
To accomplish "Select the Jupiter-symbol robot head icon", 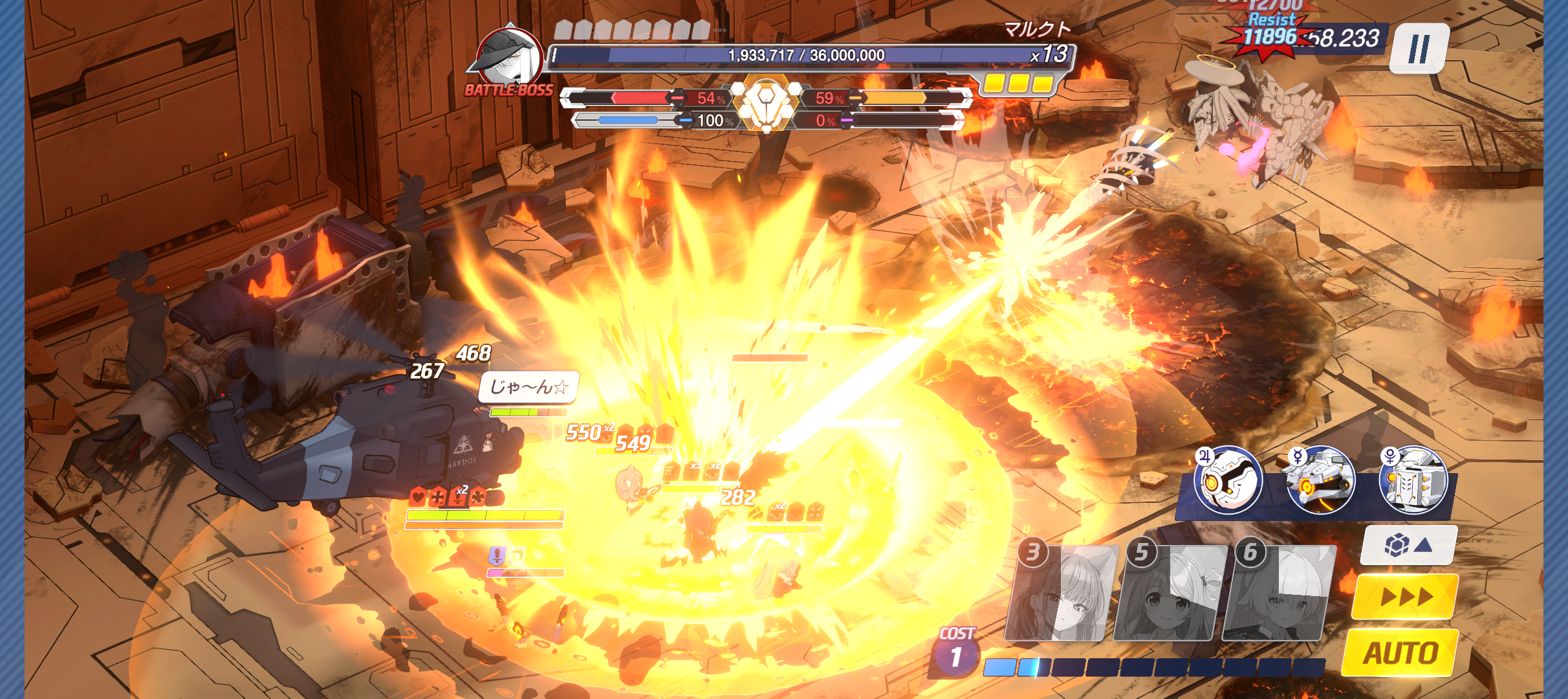I will tap(1228, 480).
